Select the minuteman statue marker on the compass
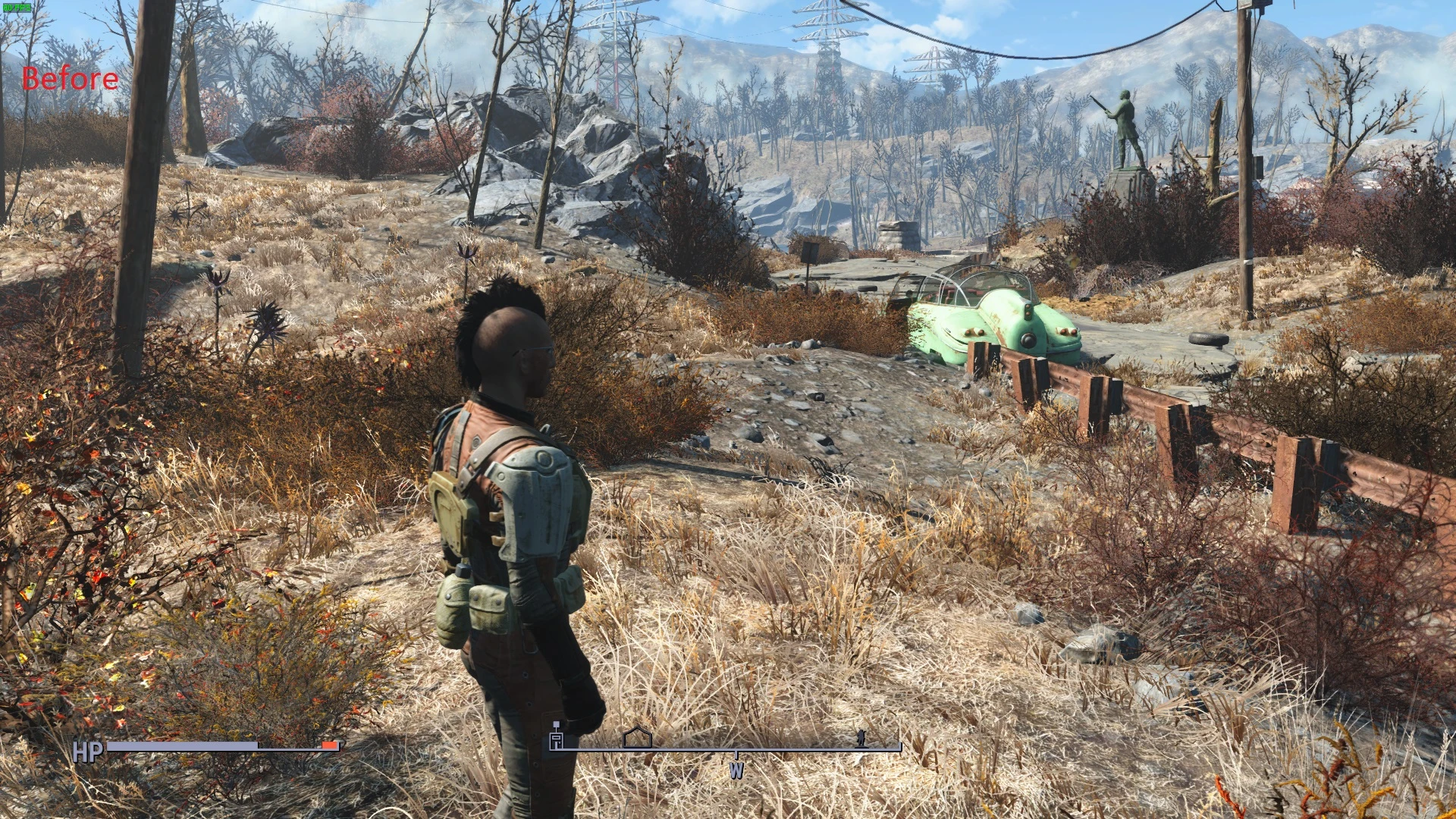1456x819 pixels. tap(861, 738)
